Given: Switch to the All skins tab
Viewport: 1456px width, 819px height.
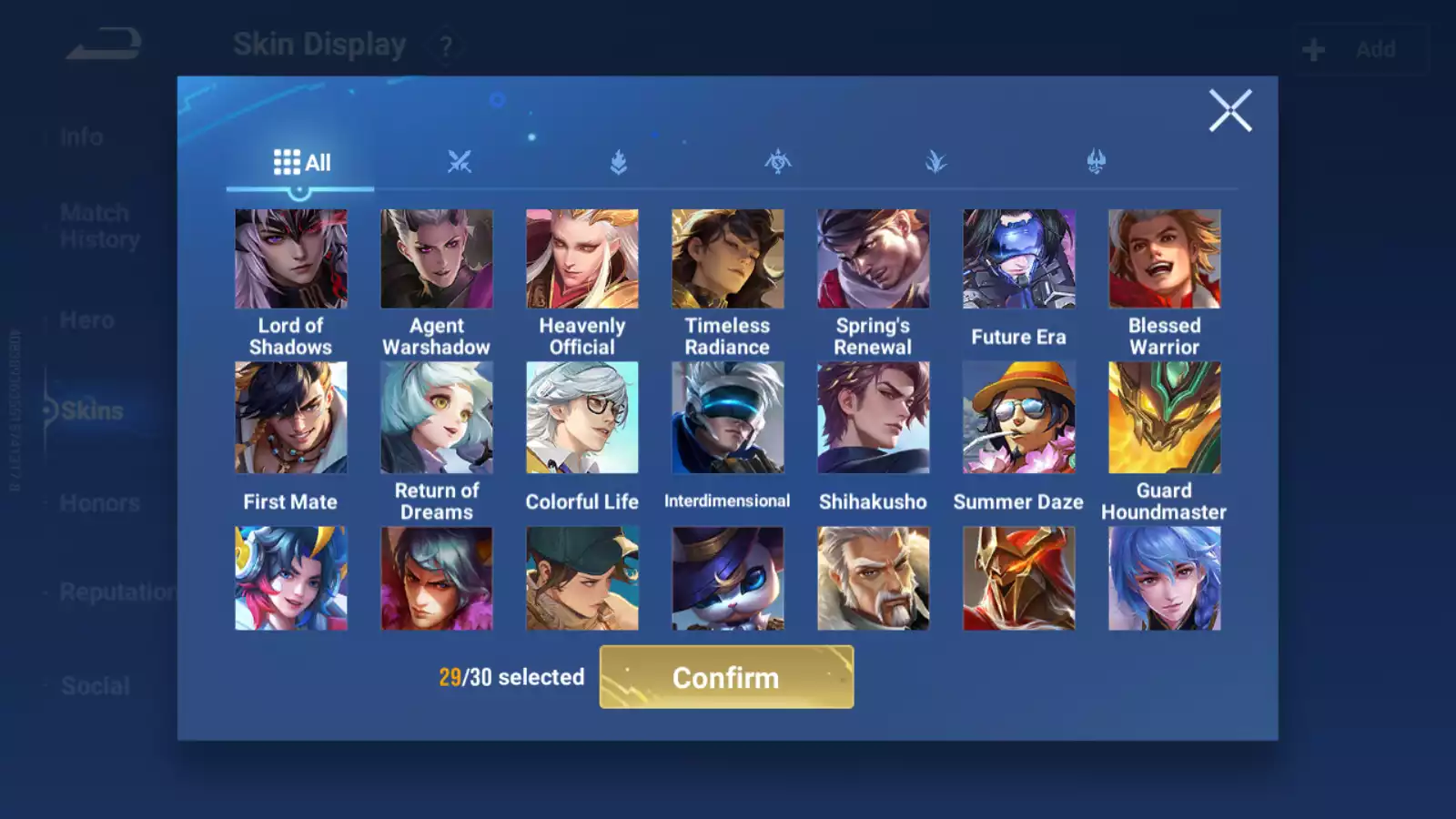Looking at the screenshot, I should (301, 163).
